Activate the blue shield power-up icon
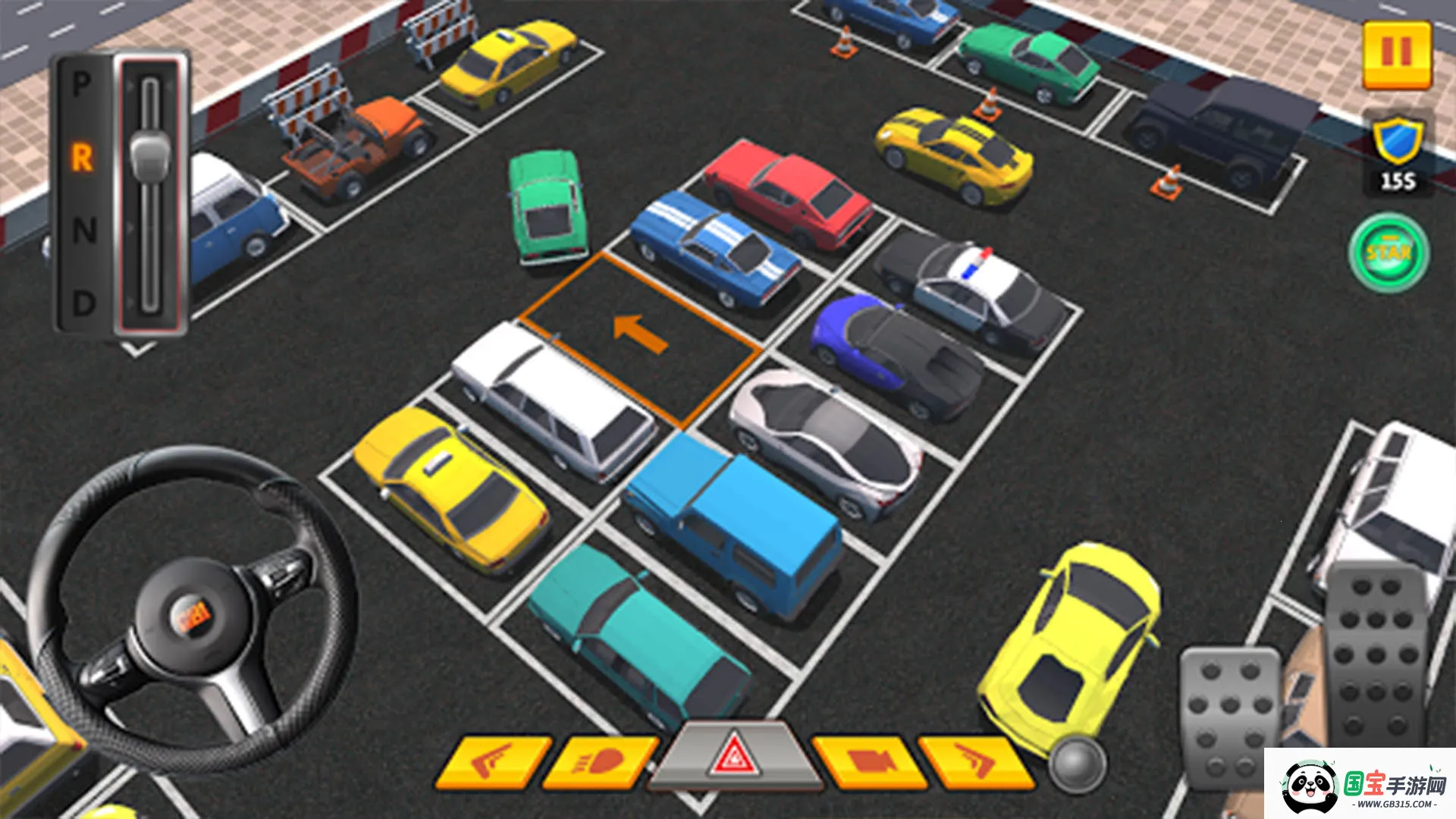Screen dimensions: 1456x819 click(1397, 142)
